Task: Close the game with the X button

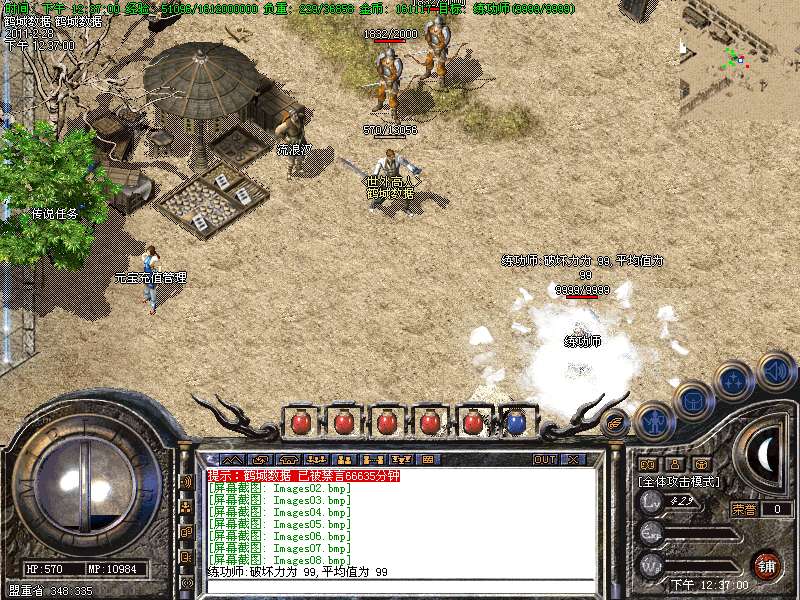Action: (x=572, y=460)
